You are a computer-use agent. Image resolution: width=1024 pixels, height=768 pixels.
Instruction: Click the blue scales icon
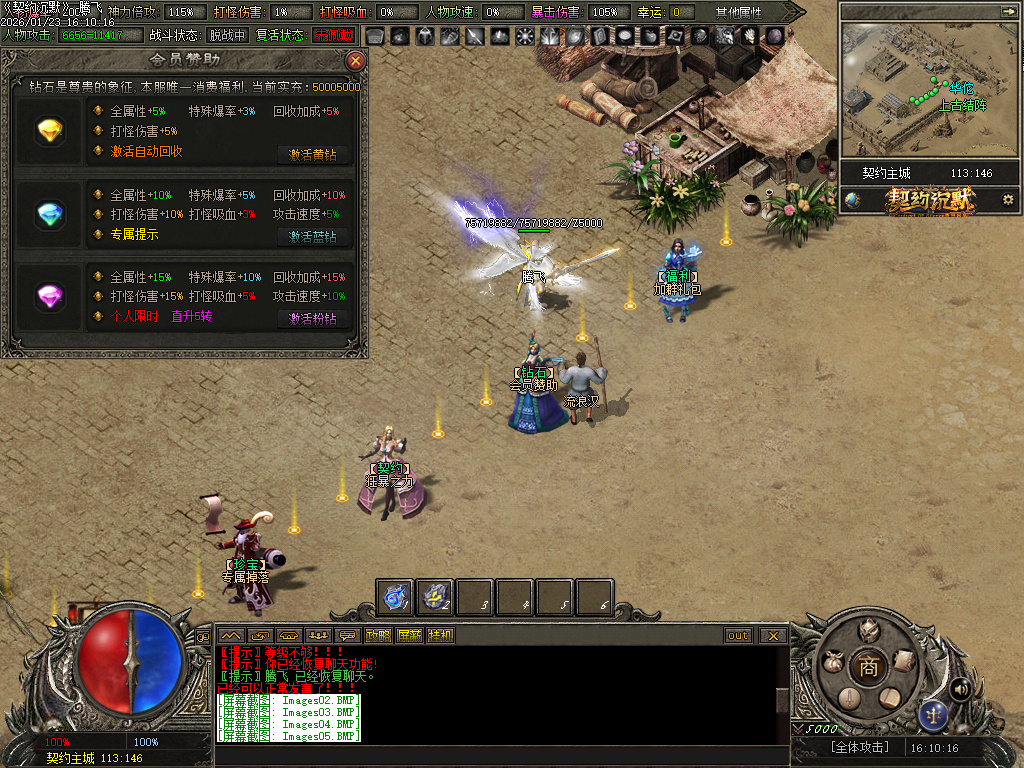934,714
